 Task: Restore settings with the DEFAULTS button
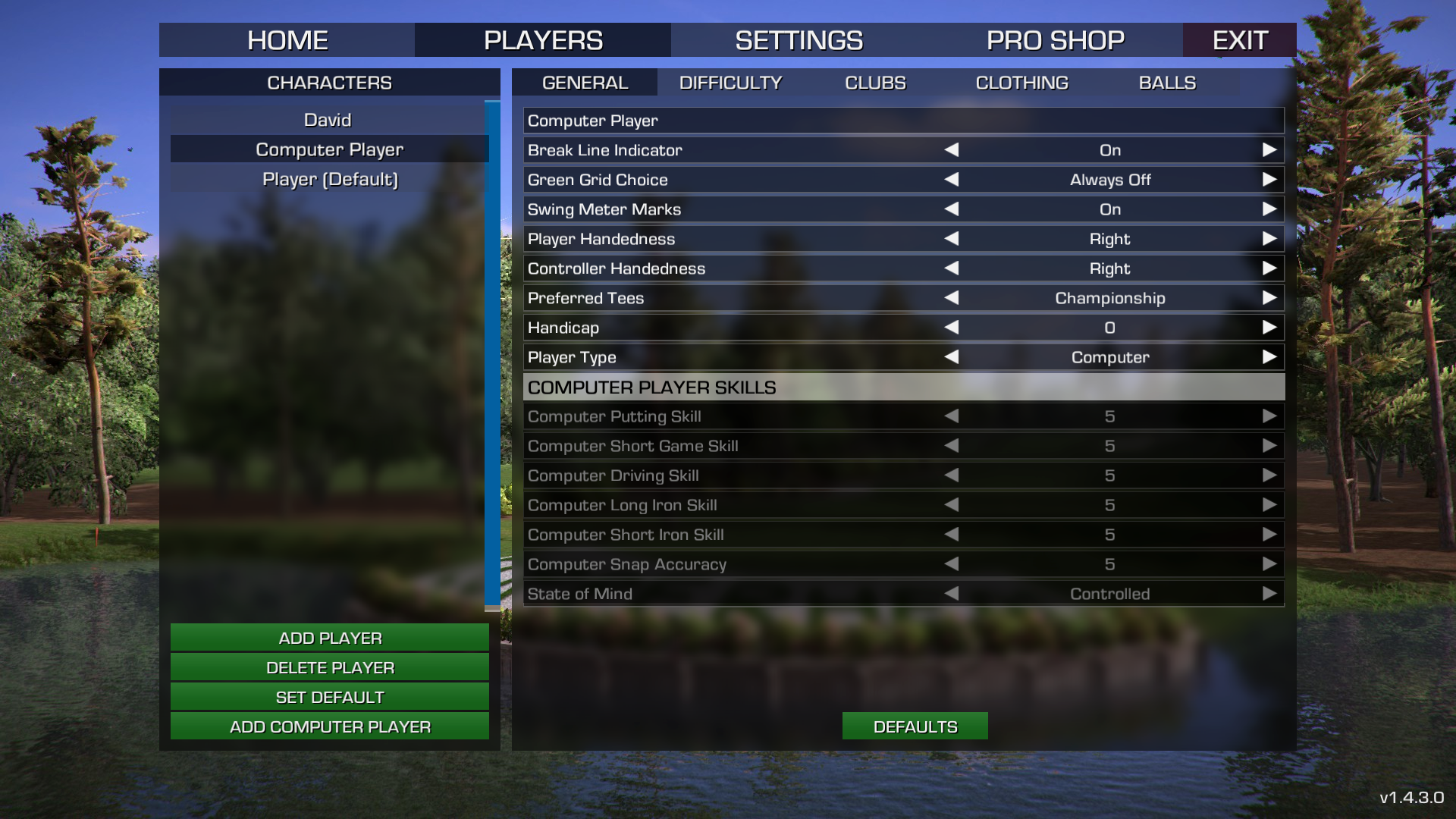pyautogui.click(x=915, y=726)
